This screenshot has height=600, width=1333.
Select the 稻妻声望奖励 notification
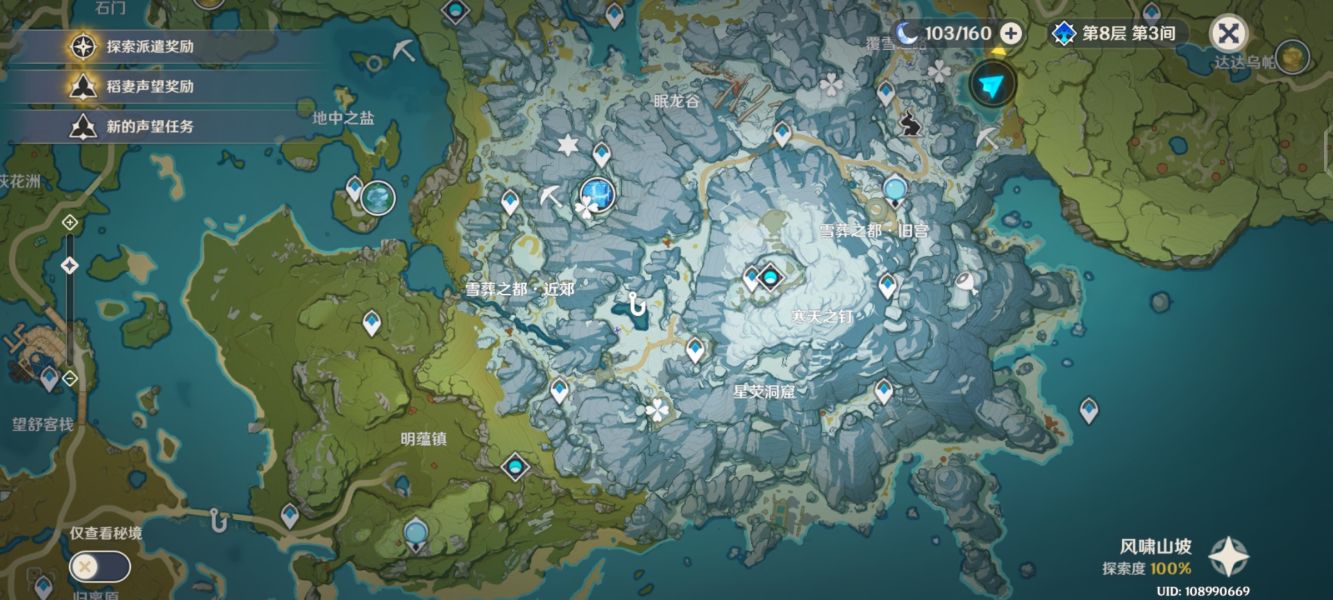pyautogui.click(x=150, y=86)
